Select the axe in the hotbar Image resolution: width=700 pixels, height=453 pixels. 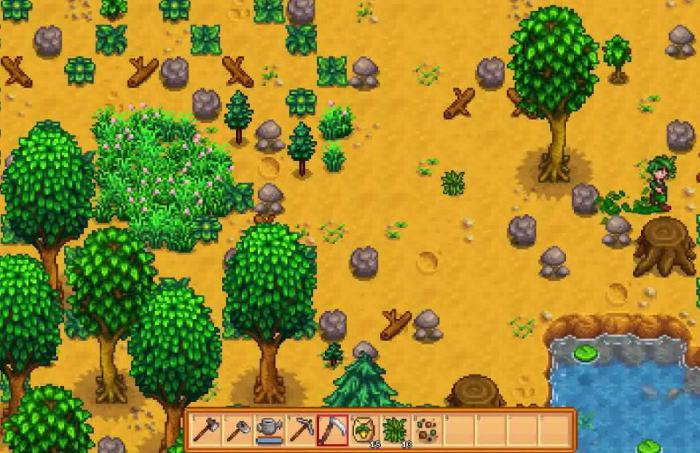tap(207, 429)
